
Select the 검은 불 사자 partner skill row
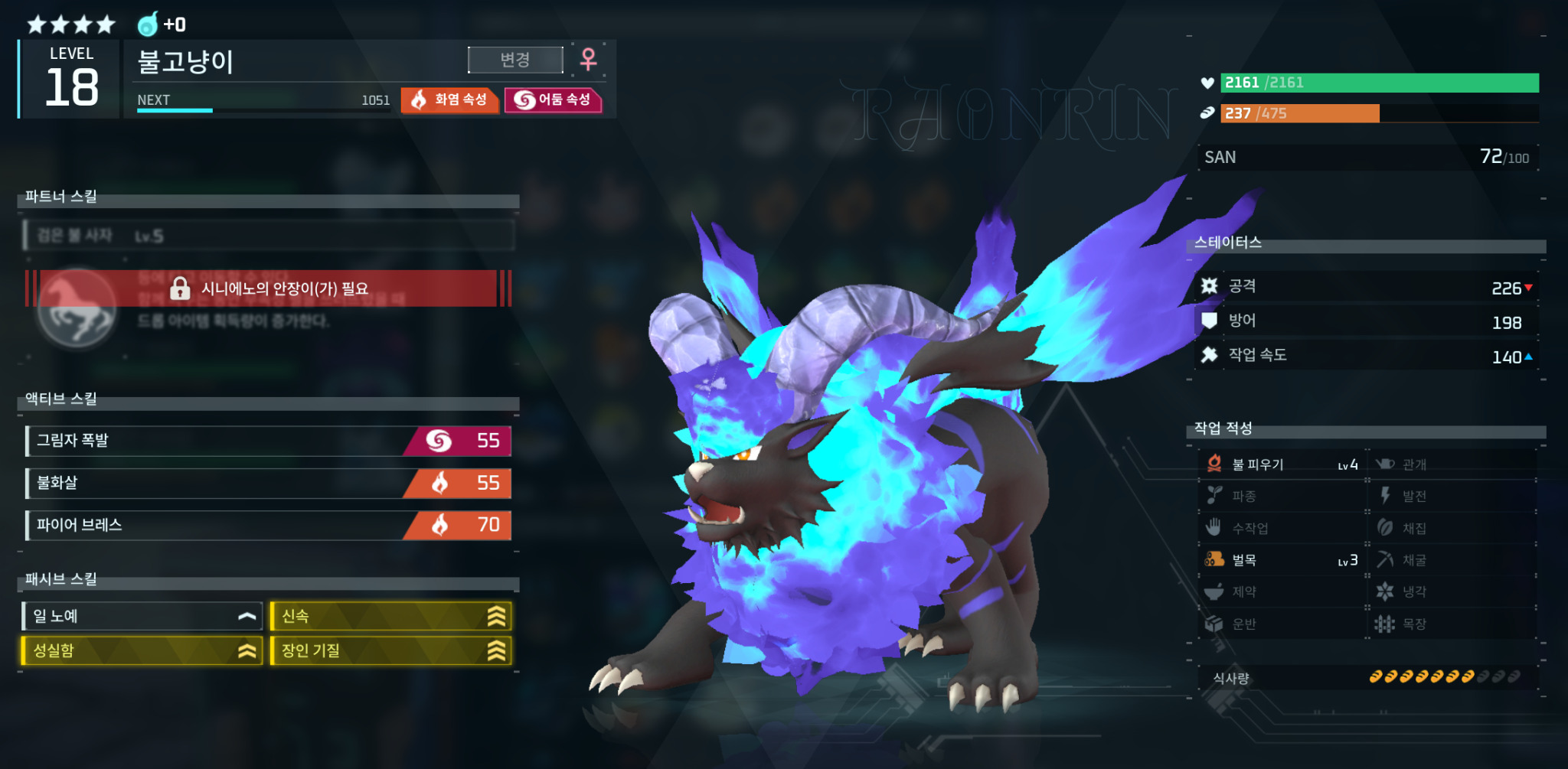tap(268, 236)
